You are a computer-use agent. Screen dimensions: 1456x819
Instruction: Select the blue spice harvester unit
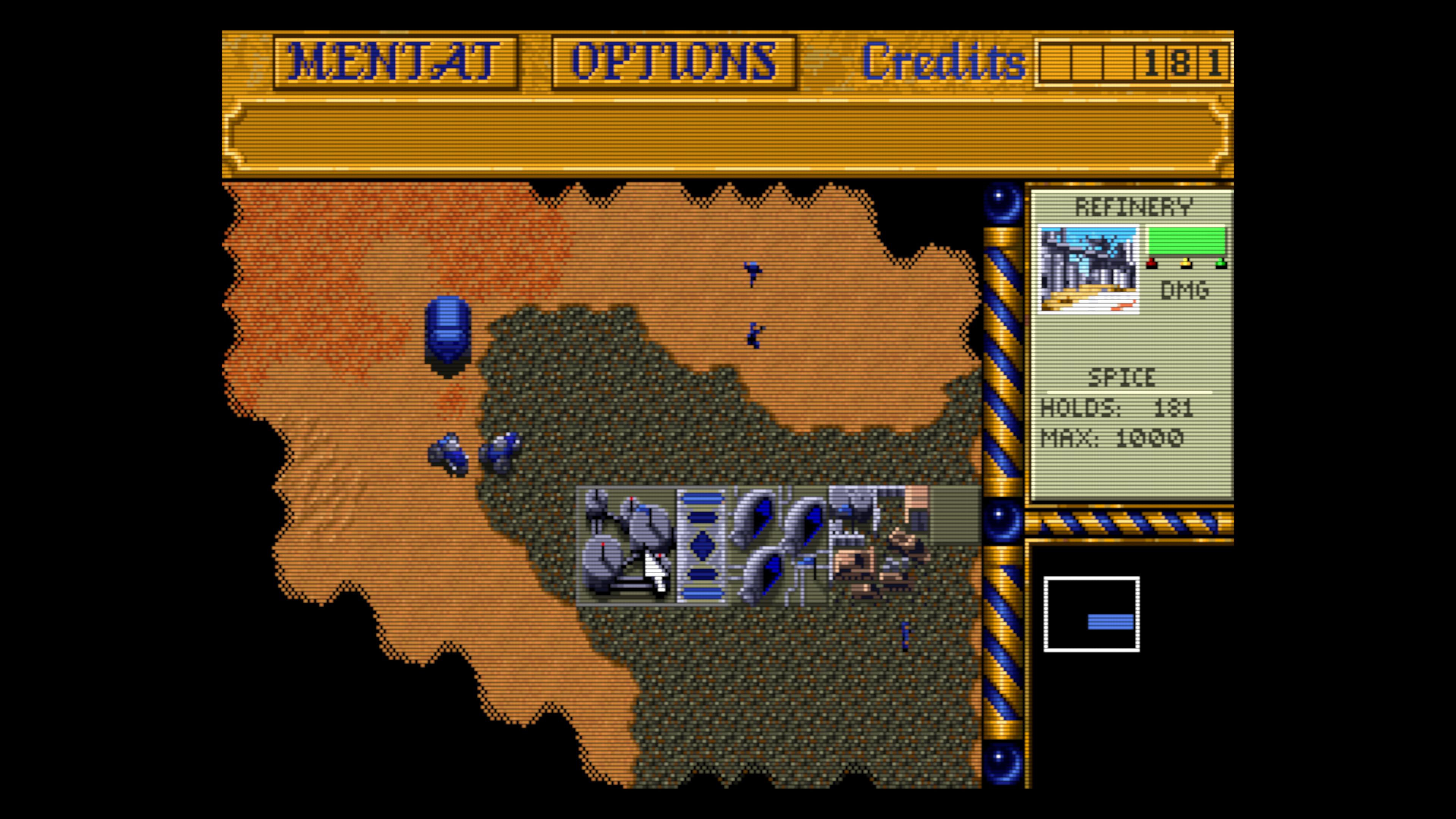(448, 334)
